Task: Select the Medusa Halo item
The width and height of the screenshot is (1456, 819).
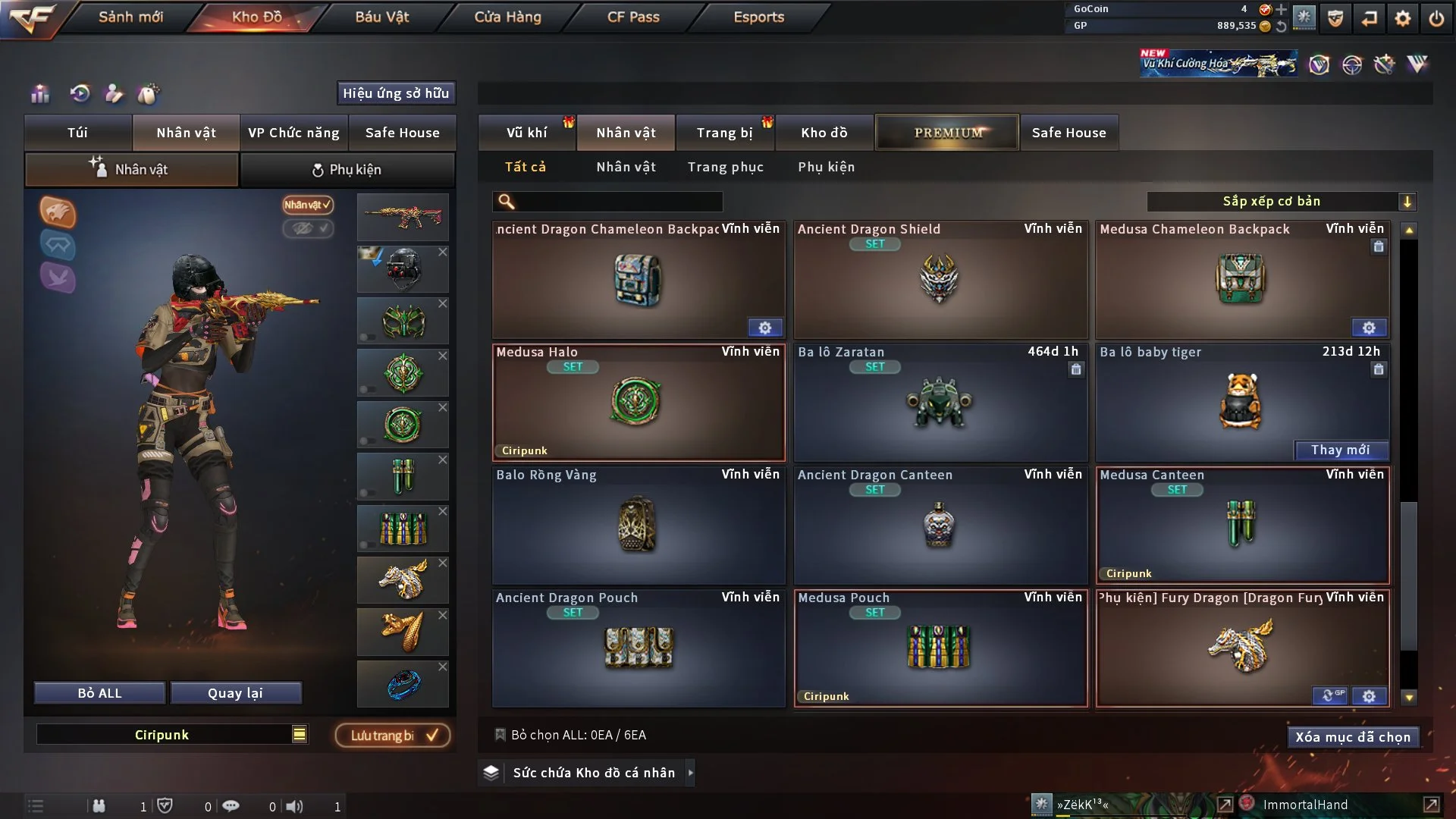Action: click(x=638, y=403)
